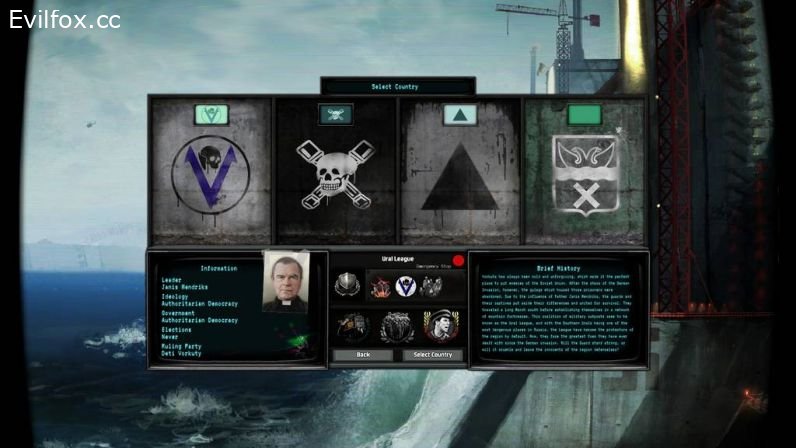Select the dark wreath emblem icon
This screenshot has width=796, height=448.
click(396, 327)
